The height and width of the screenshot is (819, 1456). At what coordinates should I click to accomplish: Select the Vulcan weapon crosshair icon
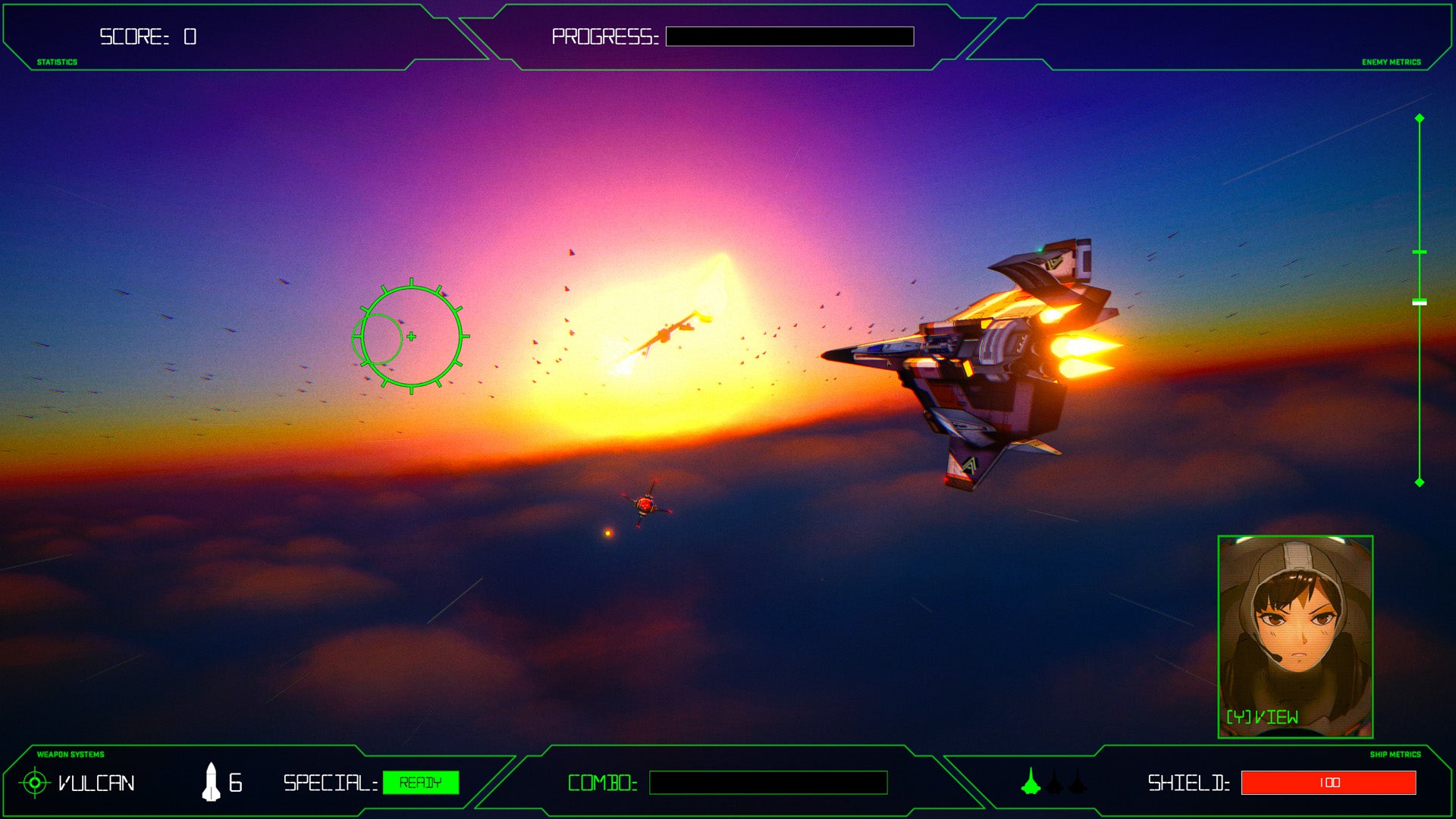33,783
